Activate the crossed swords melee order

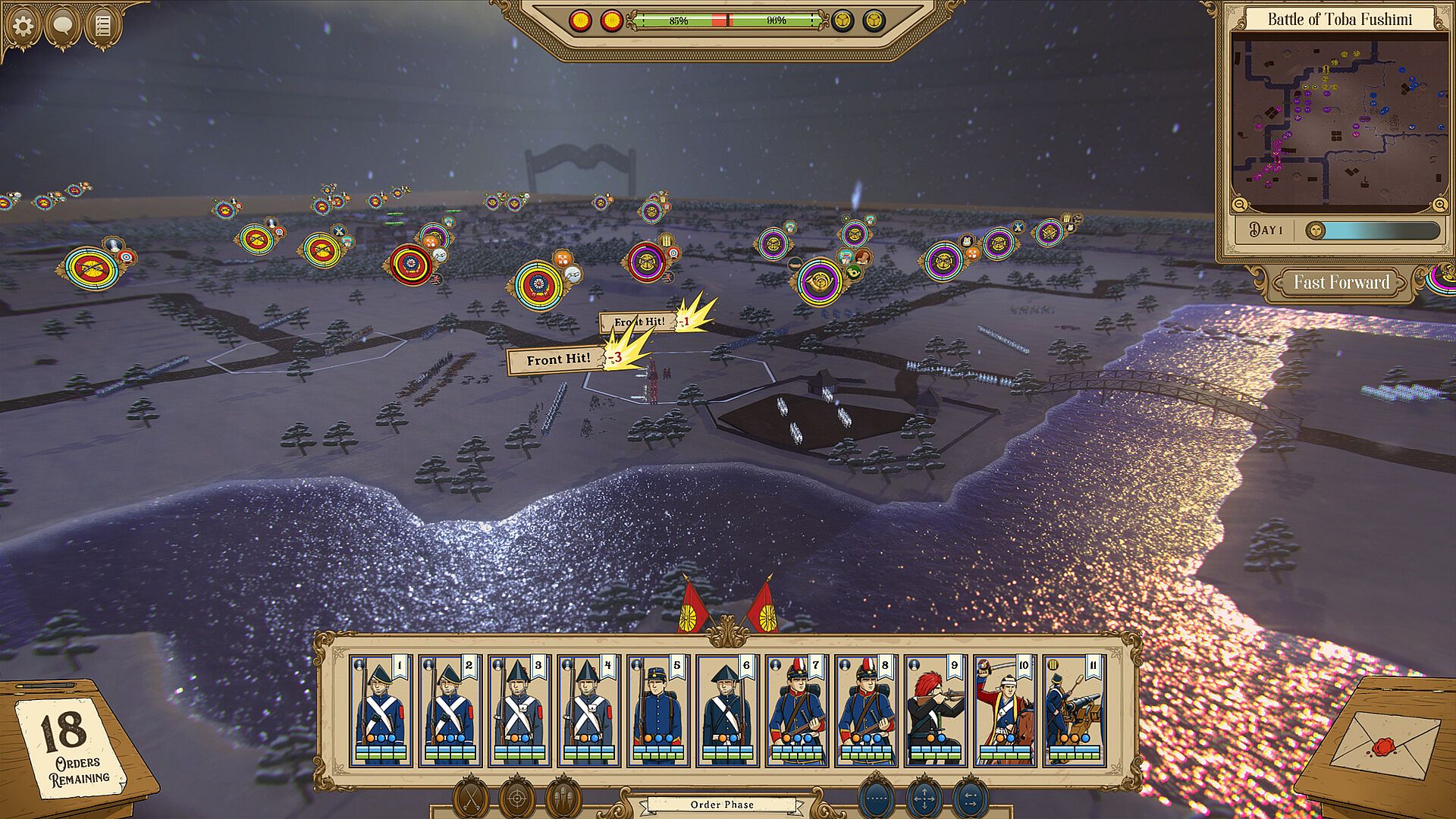[x=471, y=799]
